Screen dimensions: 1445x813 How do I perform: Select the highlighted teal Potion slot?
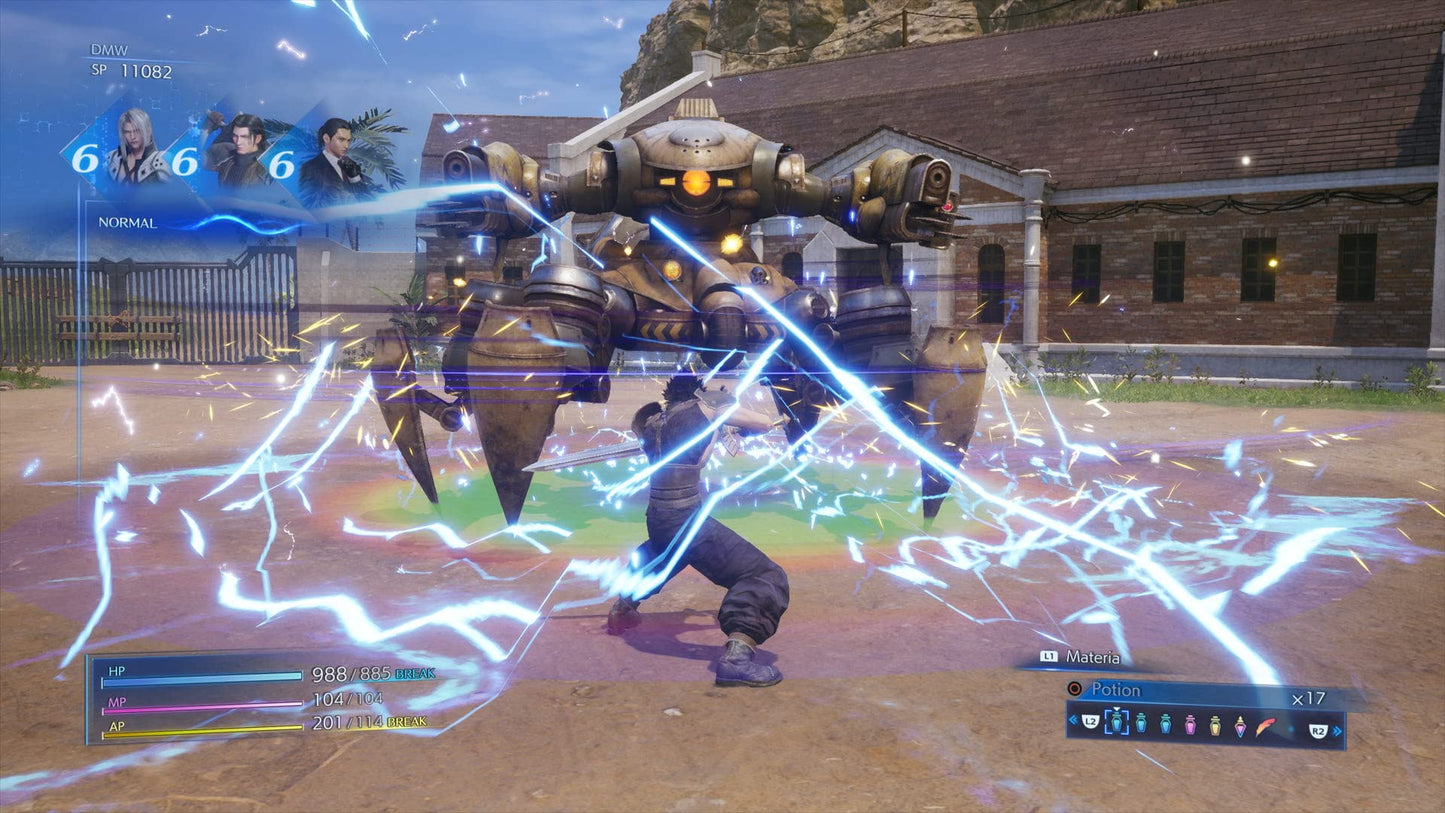click(1116, 723)
